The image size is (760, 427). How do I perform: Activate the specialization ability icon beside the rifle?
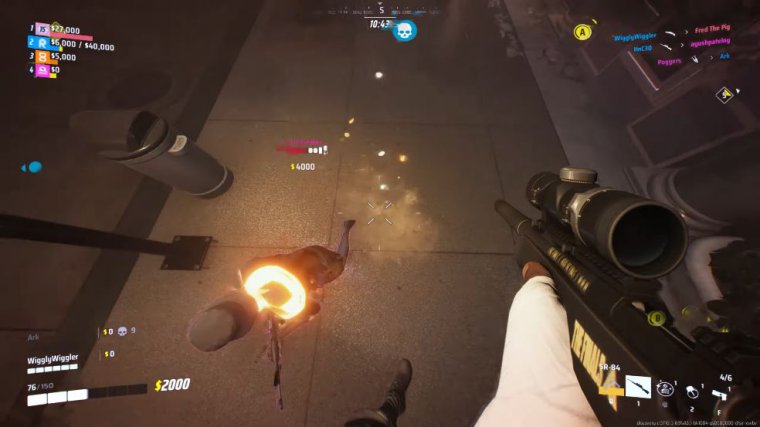(x=665, y=388)
